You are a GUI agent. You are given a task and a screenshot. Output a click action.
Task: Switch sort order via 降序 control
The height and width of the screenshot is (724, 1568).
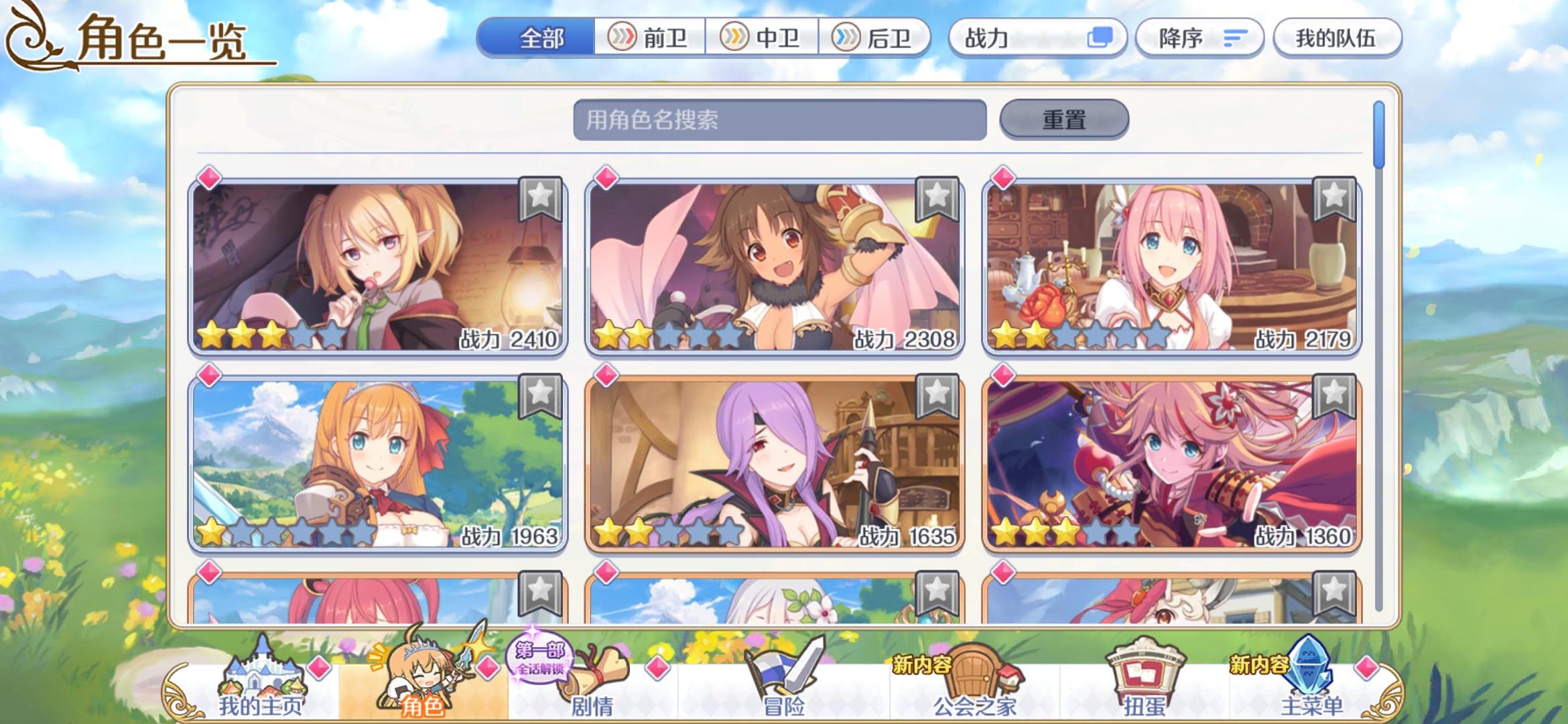[x=1199, y=38]
